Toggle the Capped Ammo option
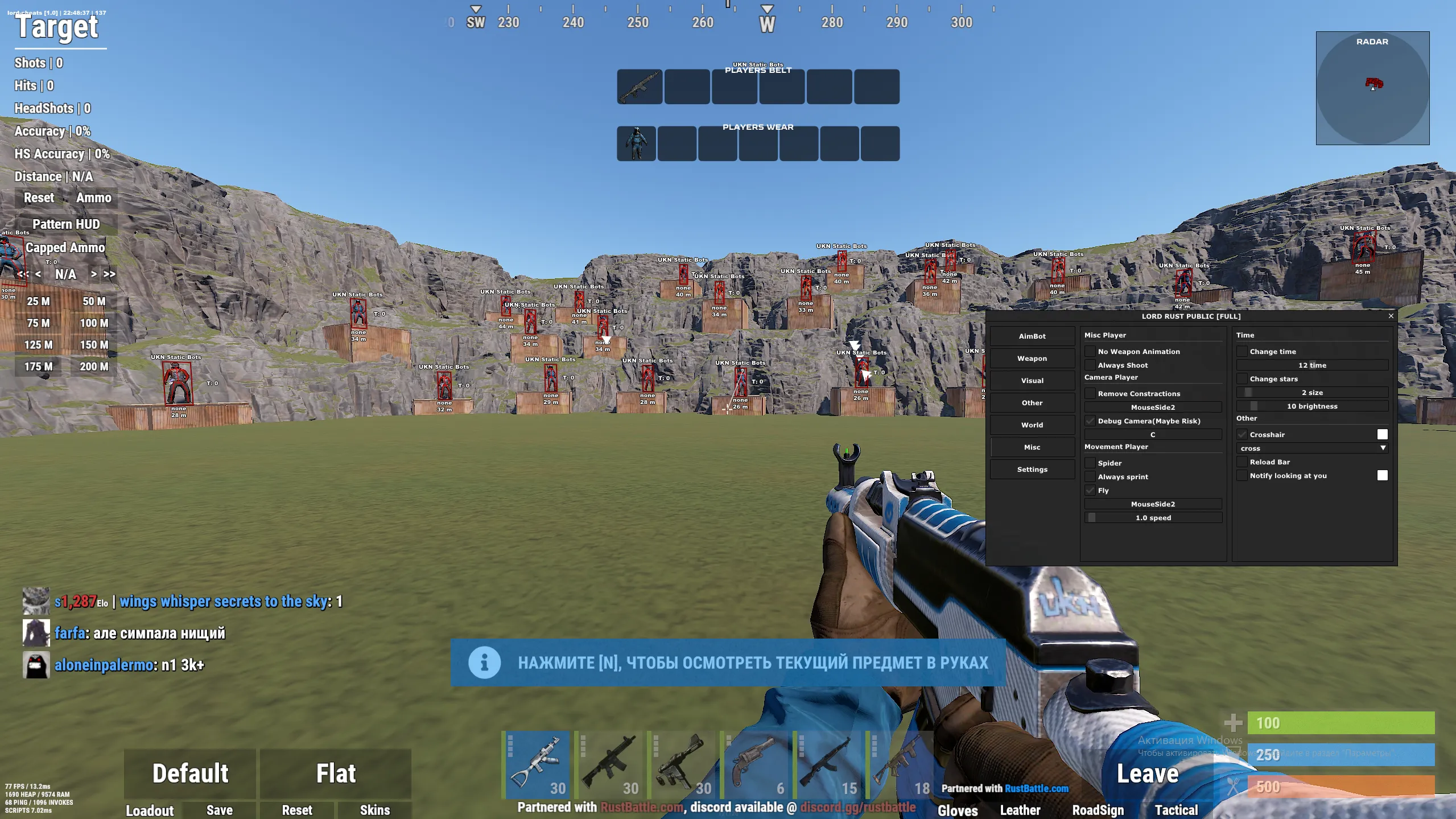The height and width of the screenshot is (819, 1456). 65,248
